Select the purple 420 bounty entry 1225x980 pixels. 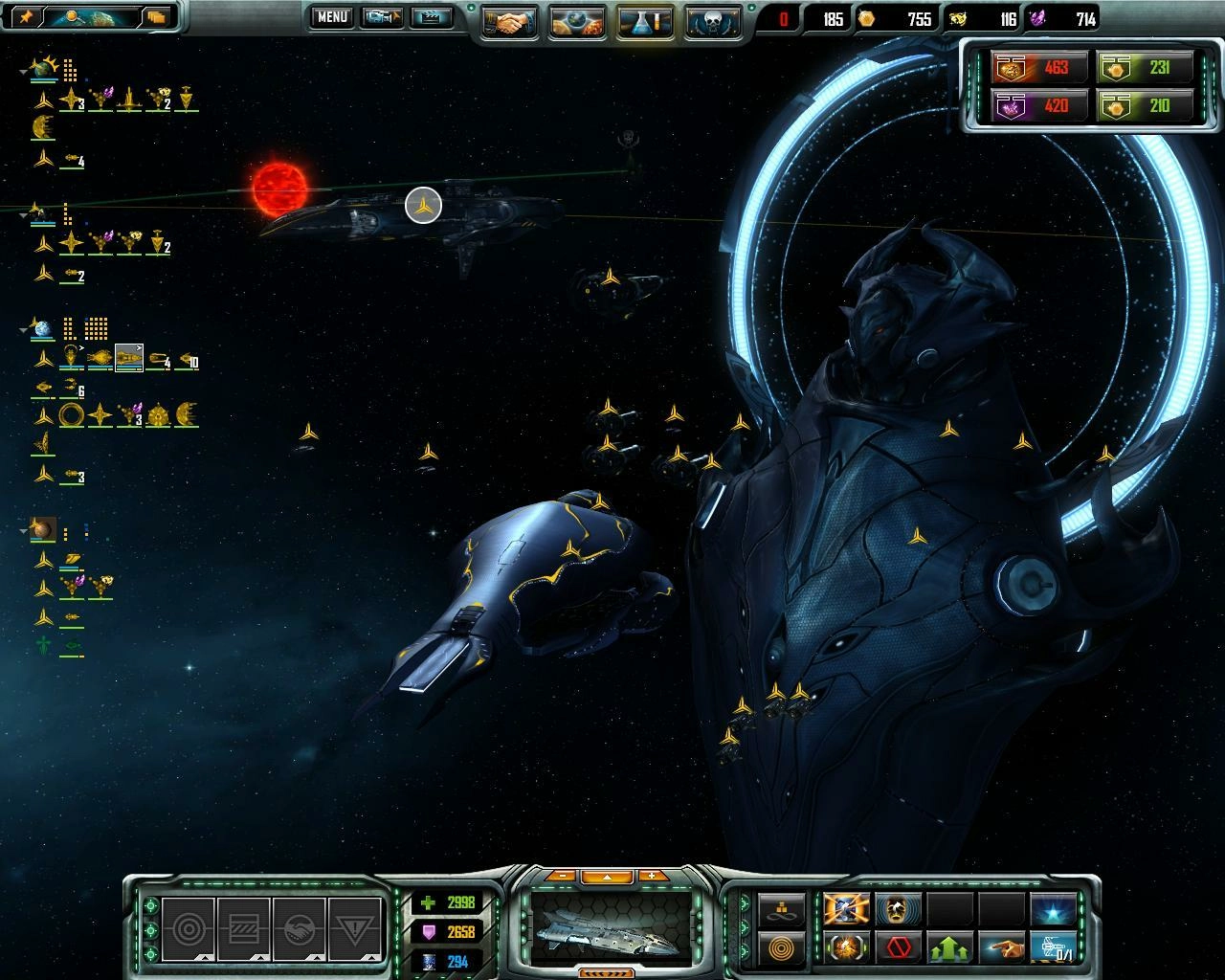click(1038, 104)
